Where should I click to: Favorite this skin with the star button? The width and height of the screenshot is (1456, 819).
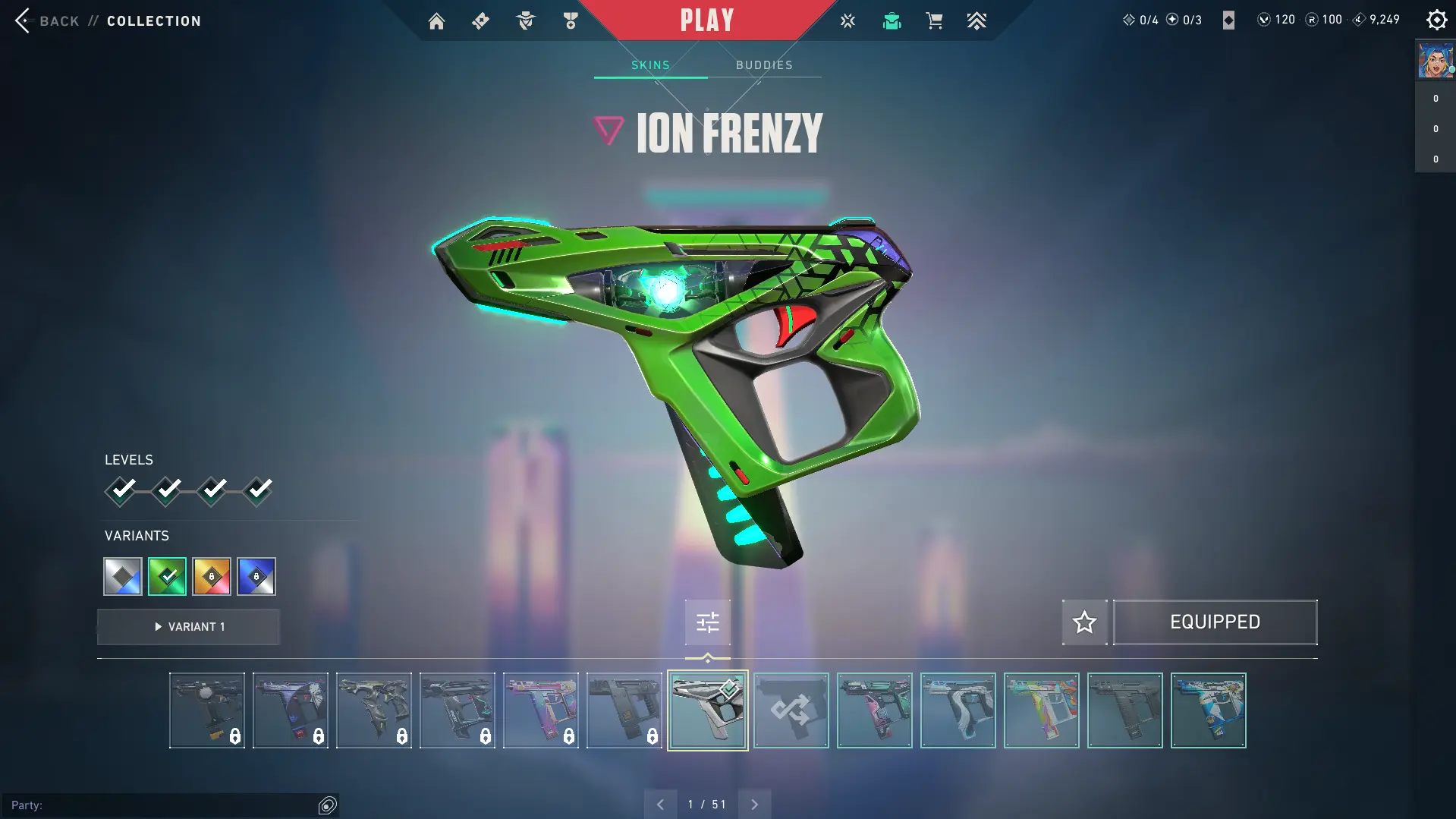tap(1084, 622)
